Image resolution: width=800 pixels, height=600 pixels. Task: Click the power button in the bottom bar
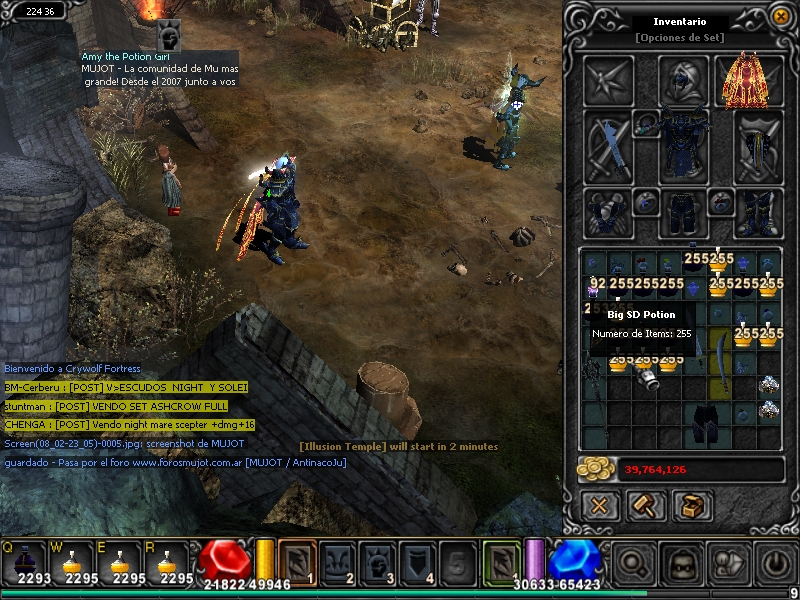(775, 562)
